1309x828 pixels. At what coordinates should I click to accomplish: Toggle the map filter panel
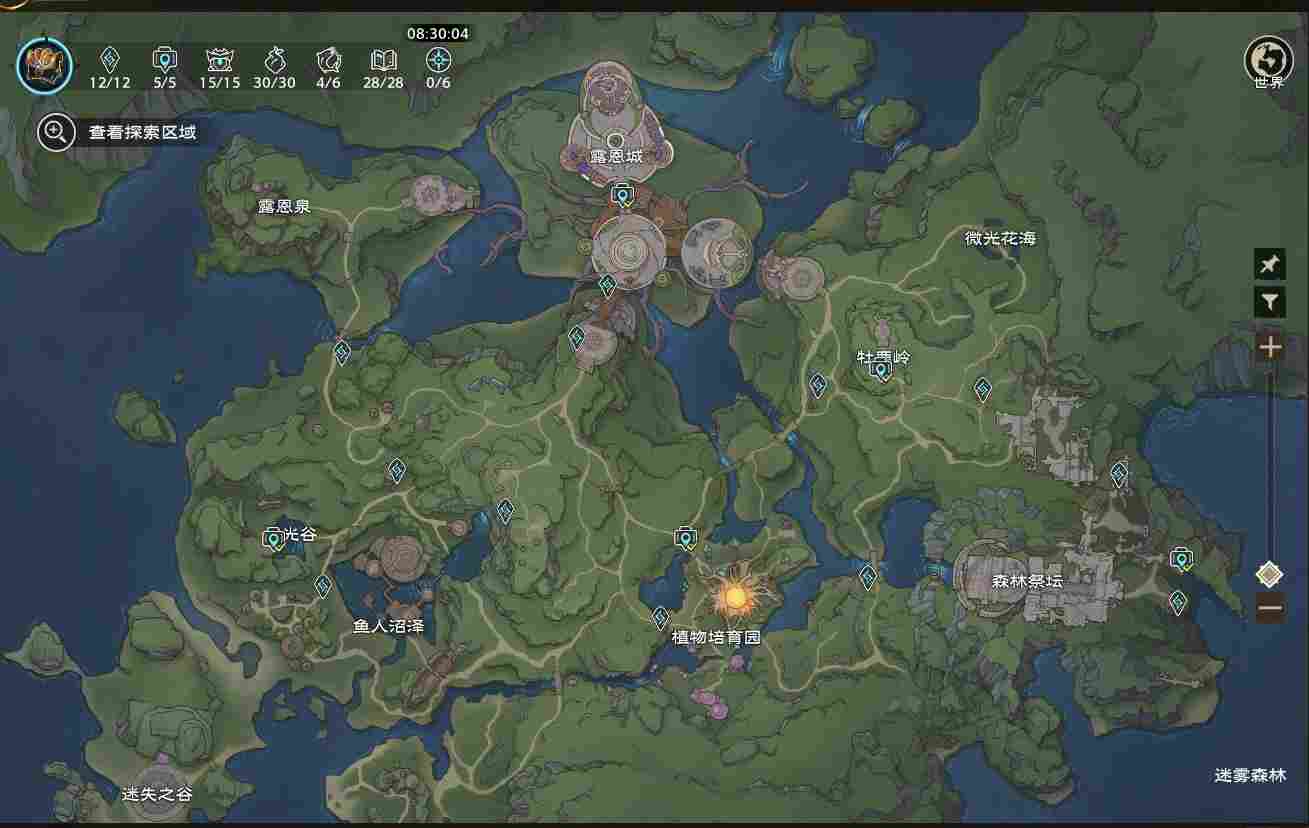pyautogui.click(x=1269, y=301)
